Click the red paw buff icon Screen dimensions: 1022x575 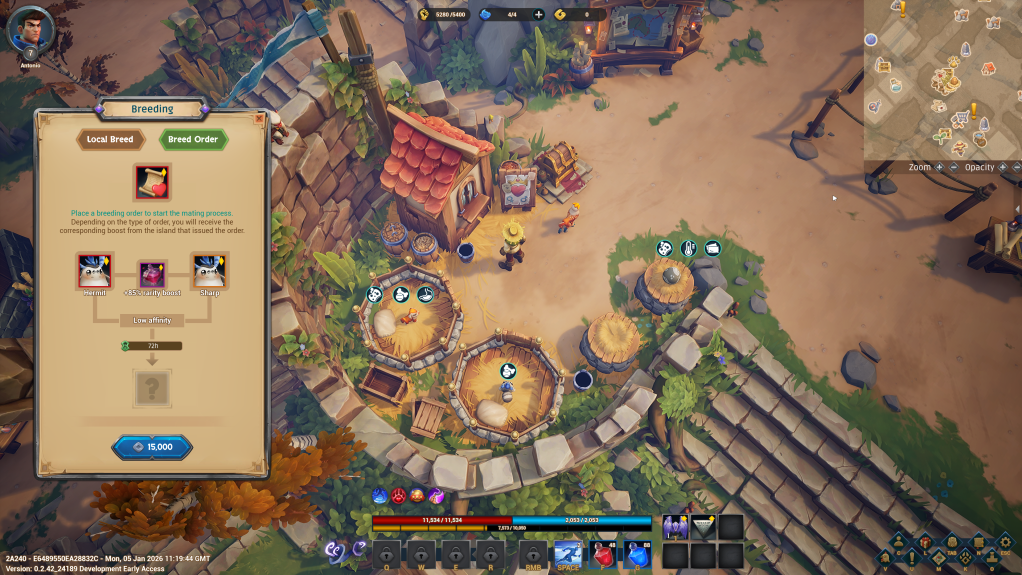[x=400, y=495]
